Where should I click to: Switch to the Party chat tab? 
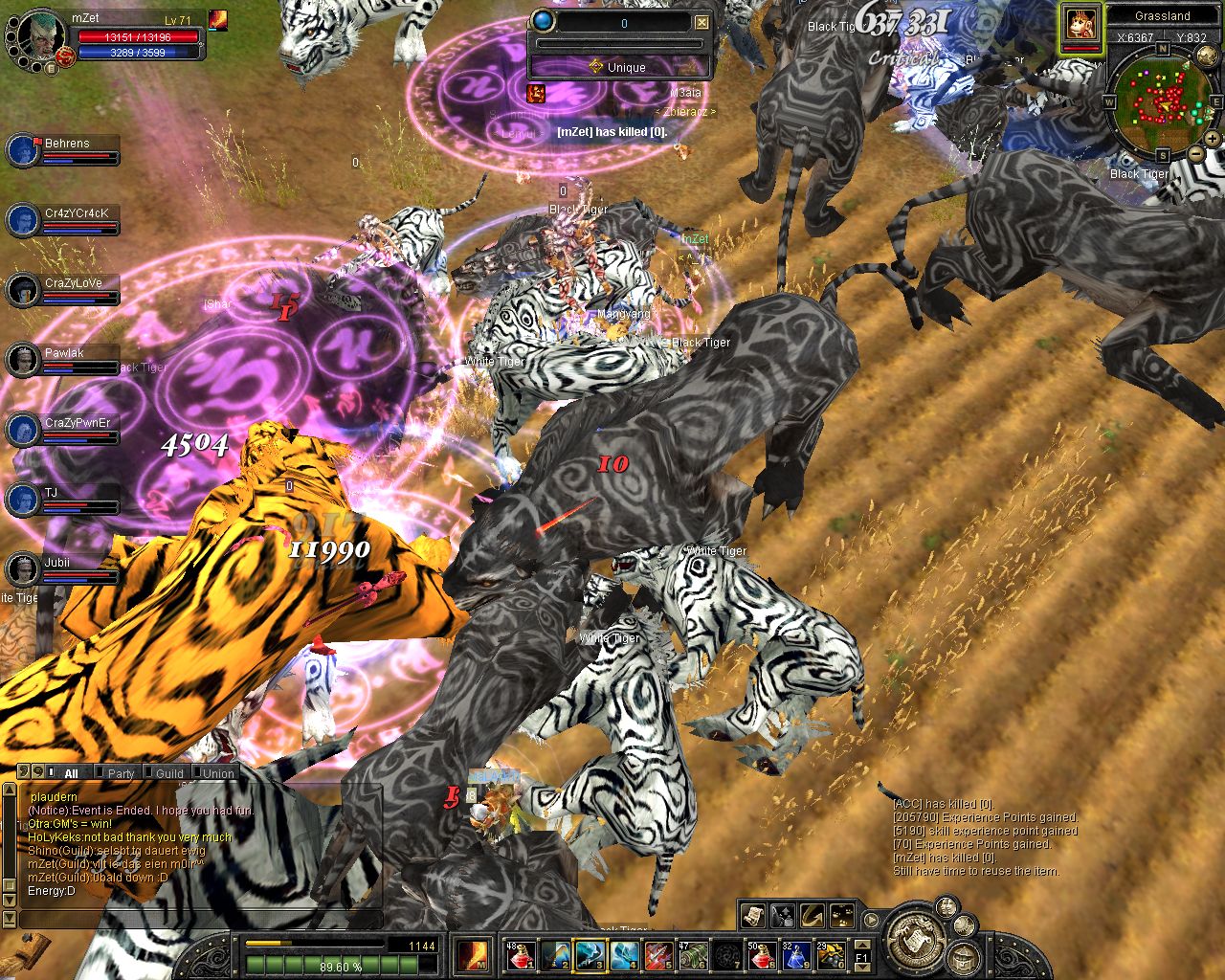tap(122, 773)
